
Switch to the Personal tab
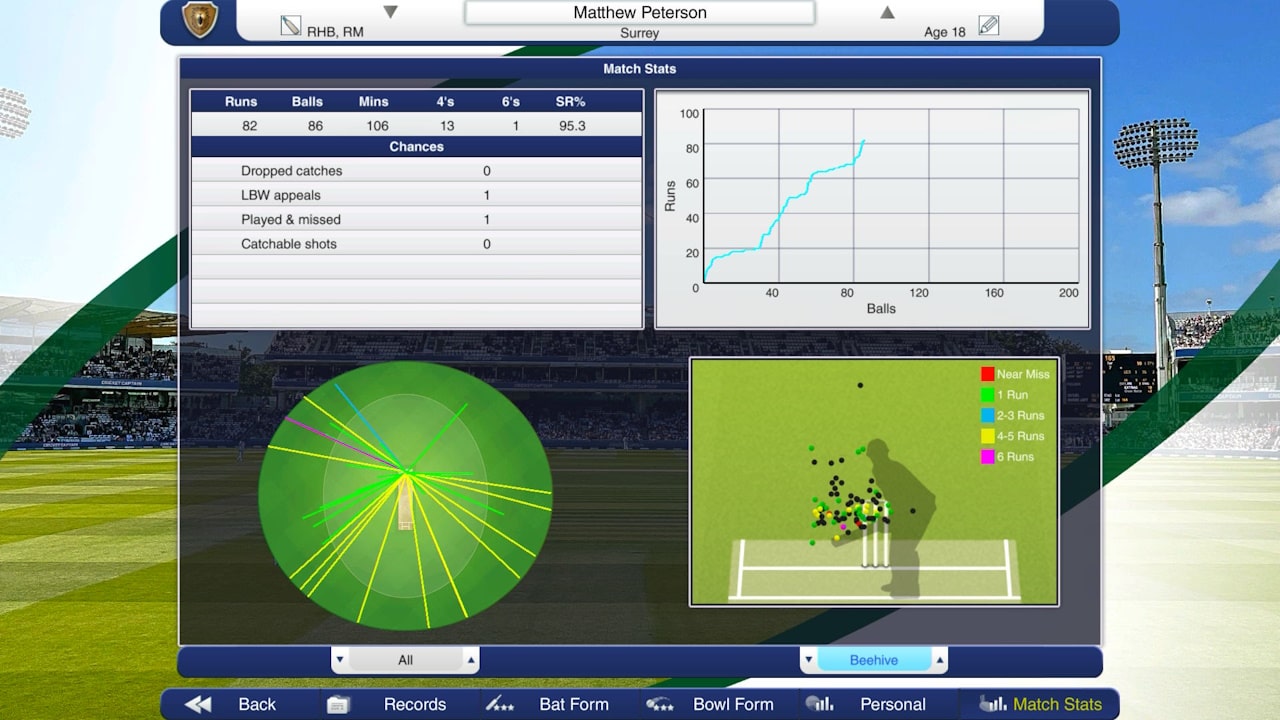(x=892, y=704)
